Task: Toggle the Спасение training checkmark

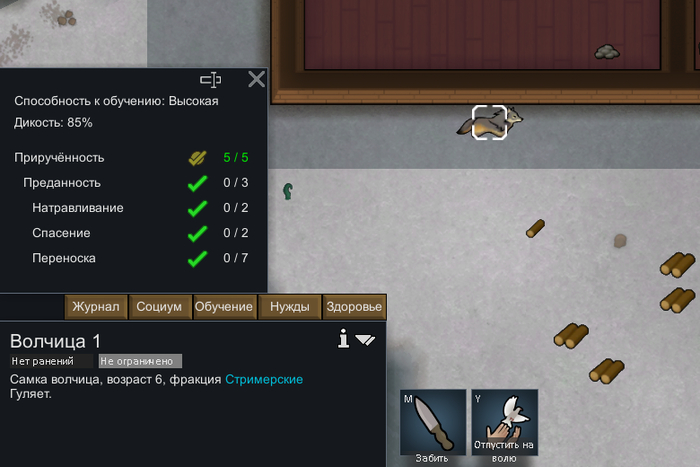Action: click(198, 233)
